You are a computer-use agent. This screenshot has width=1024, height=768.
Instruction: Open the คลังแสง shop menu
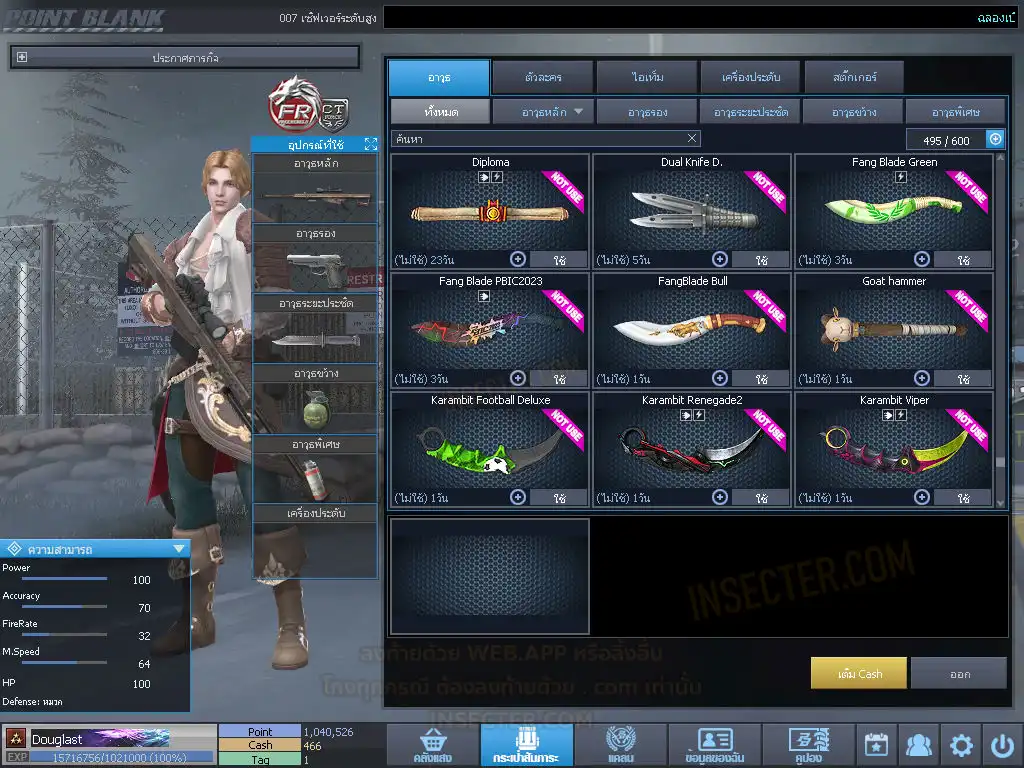click(x=431, y=746)
